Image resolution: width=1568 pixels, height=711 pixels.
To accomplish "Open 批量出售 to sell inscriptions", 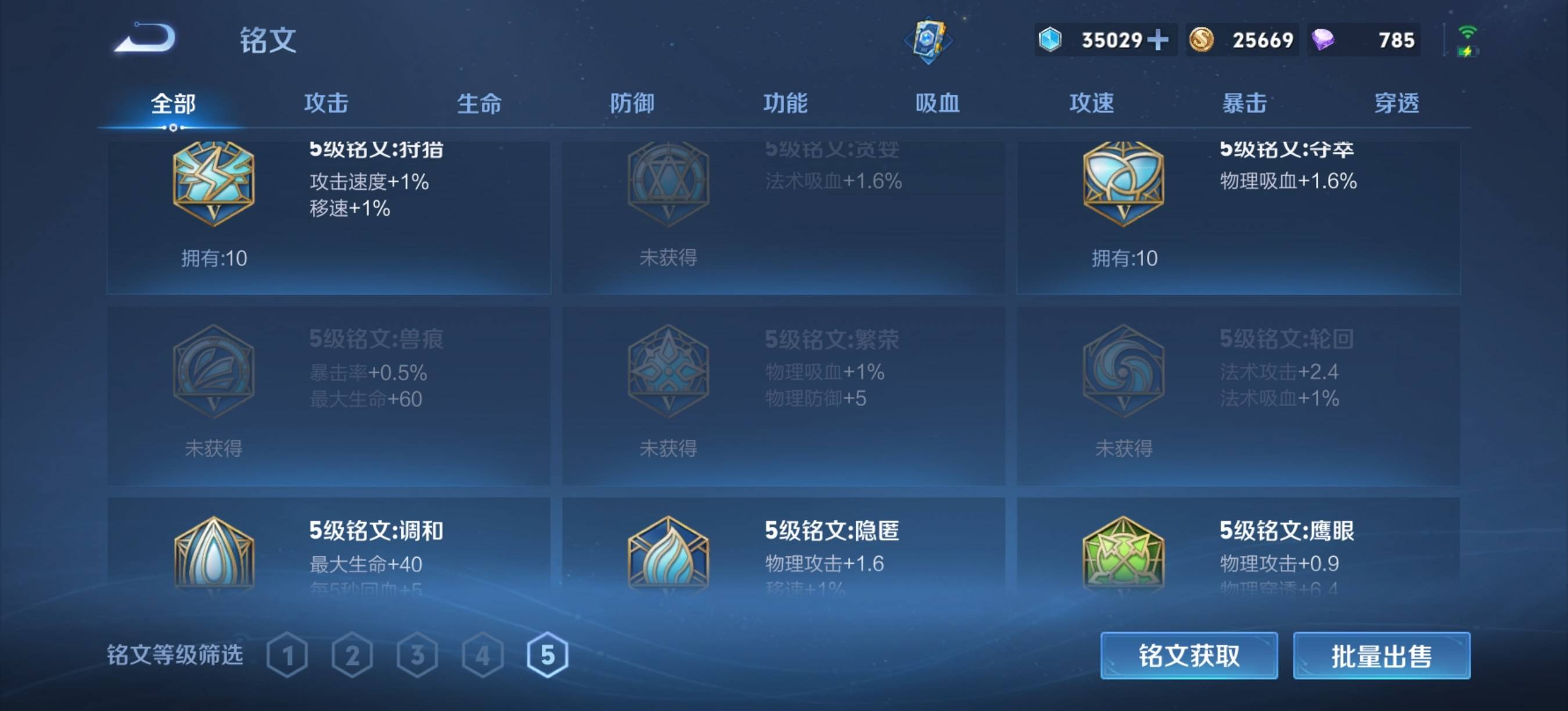I will (x=1382, y=656).
